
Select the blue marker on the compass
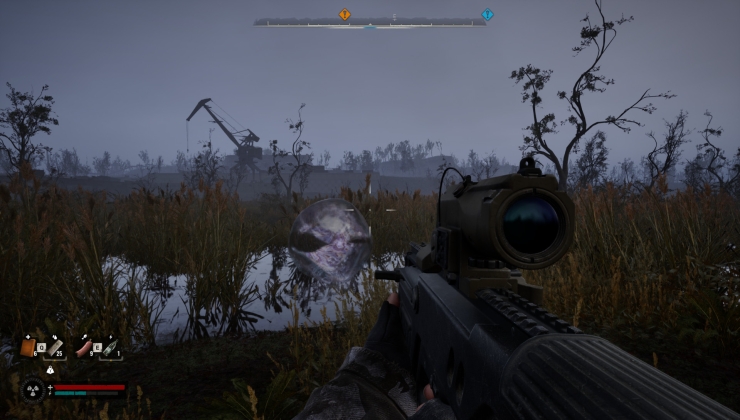[487, 15]
